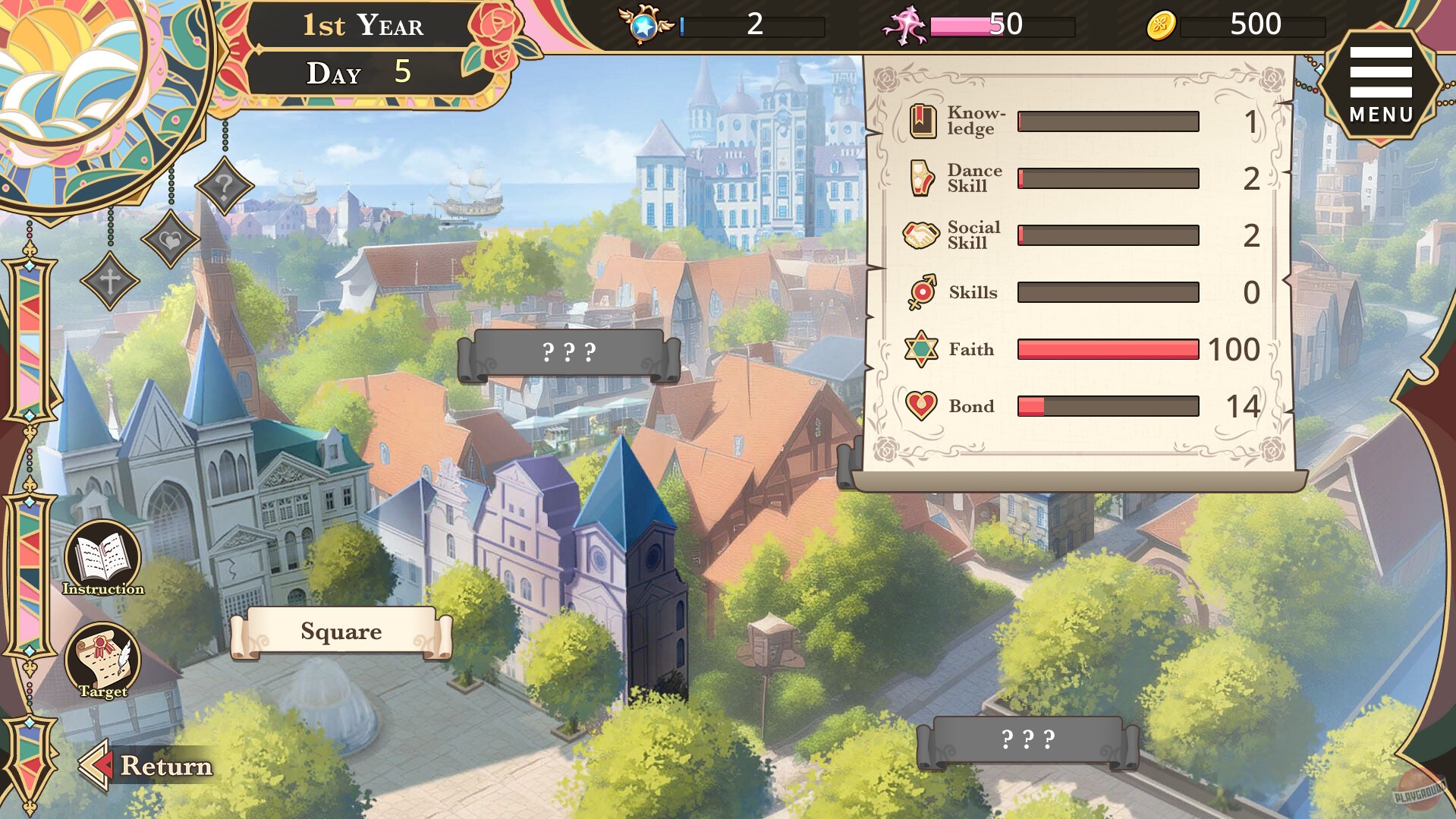Click the Faith star icon
Viewport: 1456px width, 819px height.
tap(920, 349)
